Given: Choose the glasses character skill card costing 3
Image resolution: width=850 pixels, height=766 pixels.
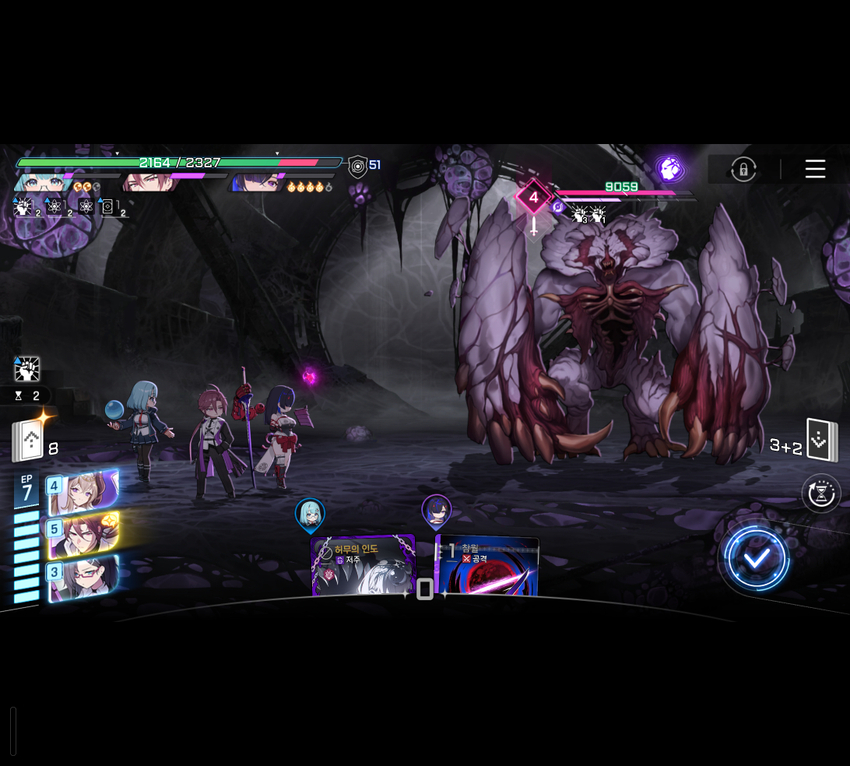Looking at the screenshot, I should (82, 576).
